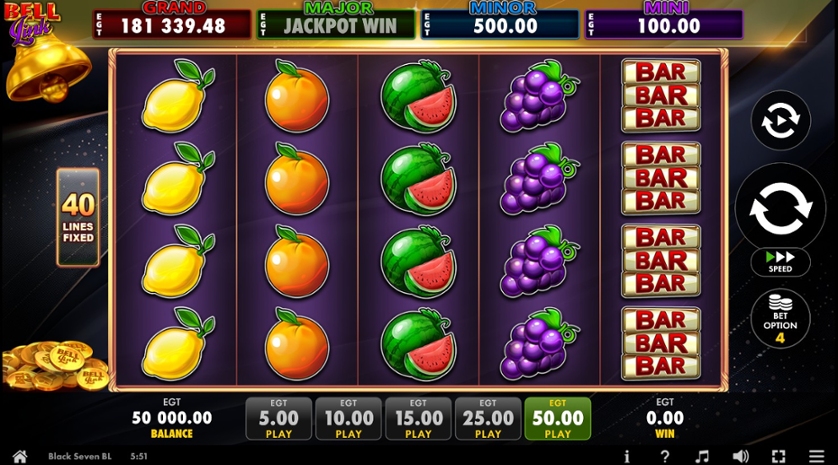Go to the home lobby icon
The width and height of the screenshot is (838, 465).
19,456
